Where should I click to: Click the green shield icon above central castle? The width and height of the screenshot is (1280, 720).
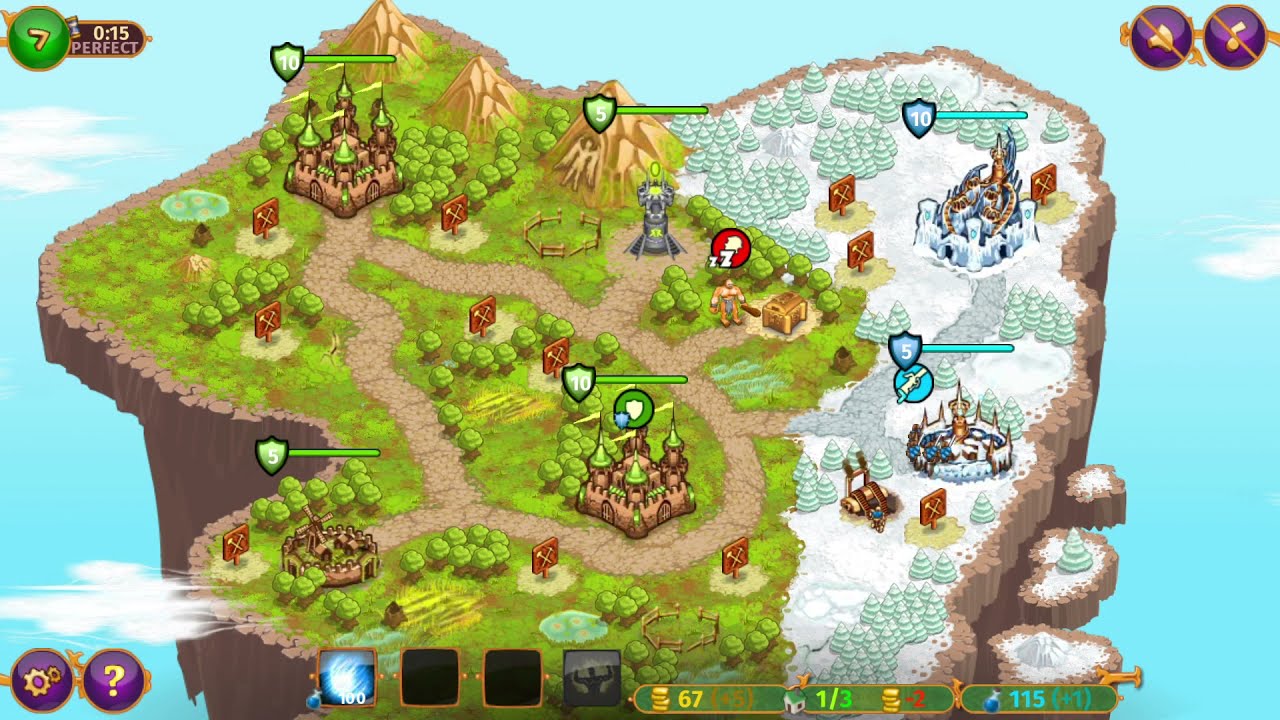[x=634, y=410]
